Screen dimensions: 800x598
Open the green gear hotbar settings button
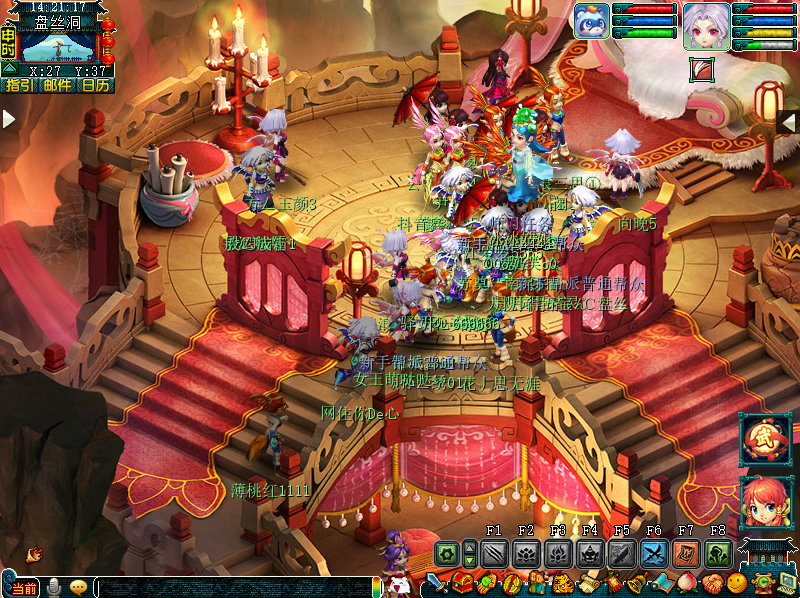coord(446,553)
